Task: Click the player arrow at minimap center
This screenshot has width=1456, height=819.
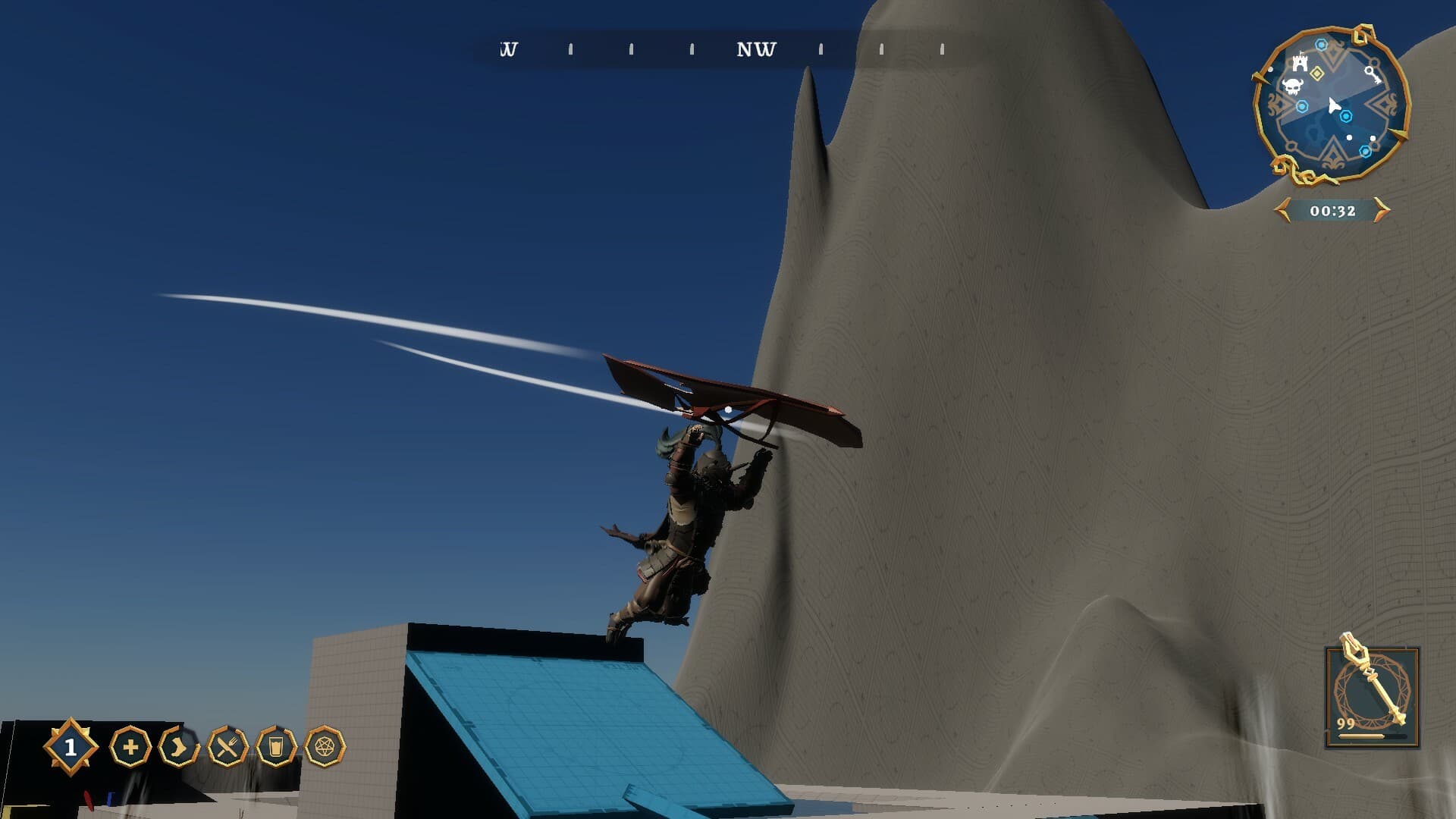Action: 1334,106
